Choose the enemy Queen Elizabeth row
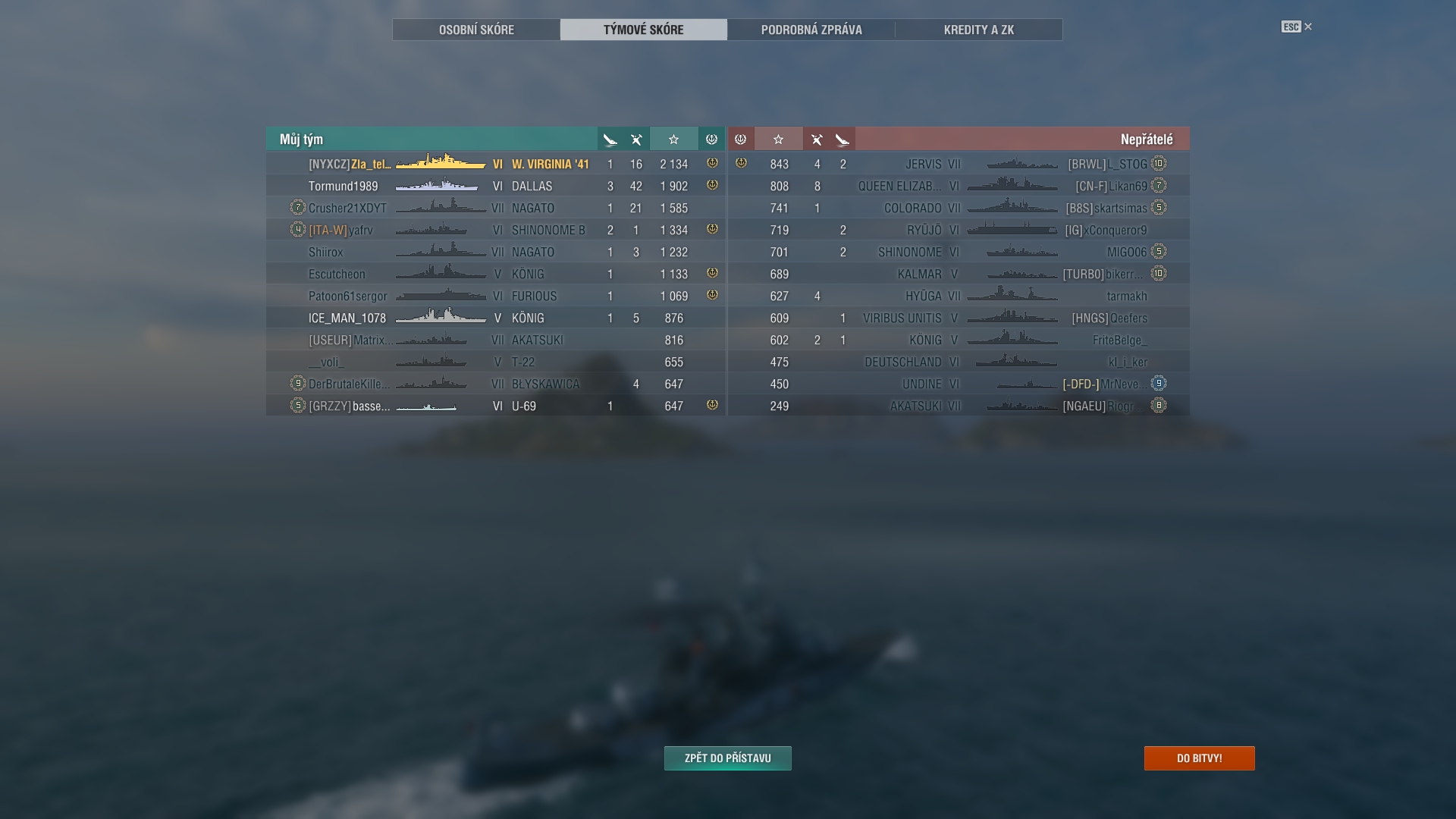The image size is (1456, 819). (x=959, y=186)
